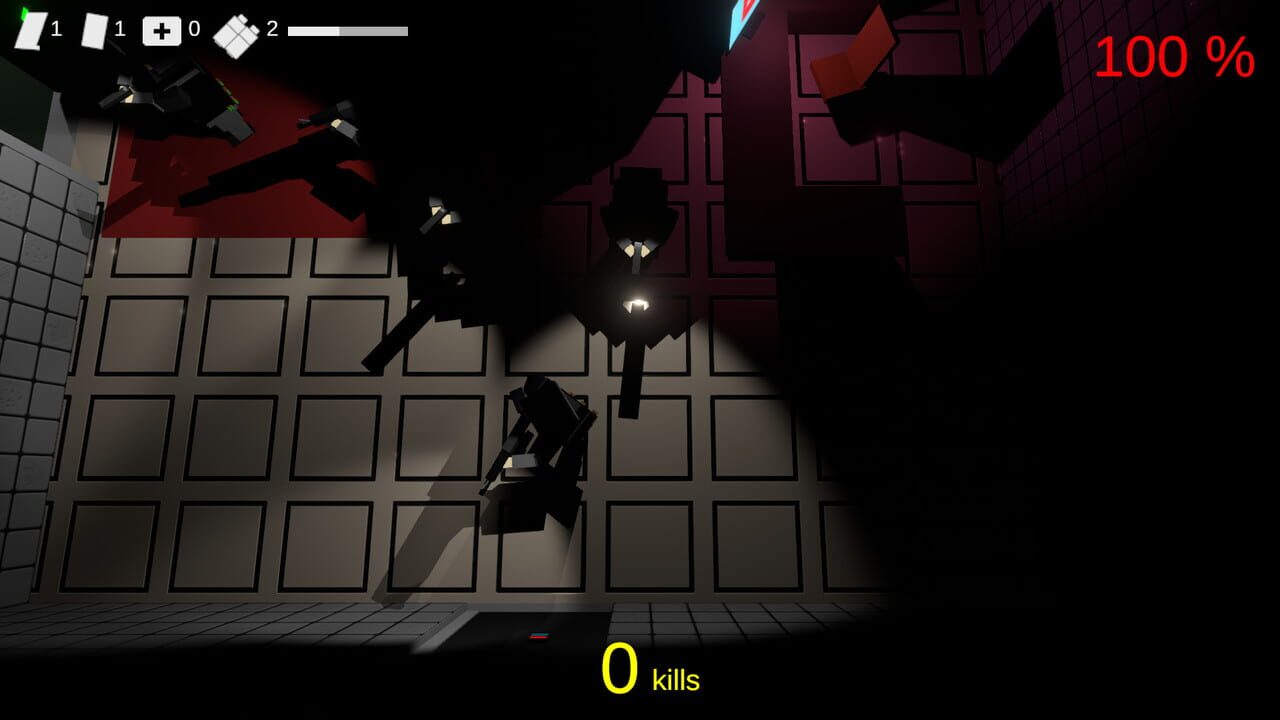The width and height of the screenshot is (1280, 720).
Task: Click the medkit counter showing 0
Action: [x=194, y=27]
